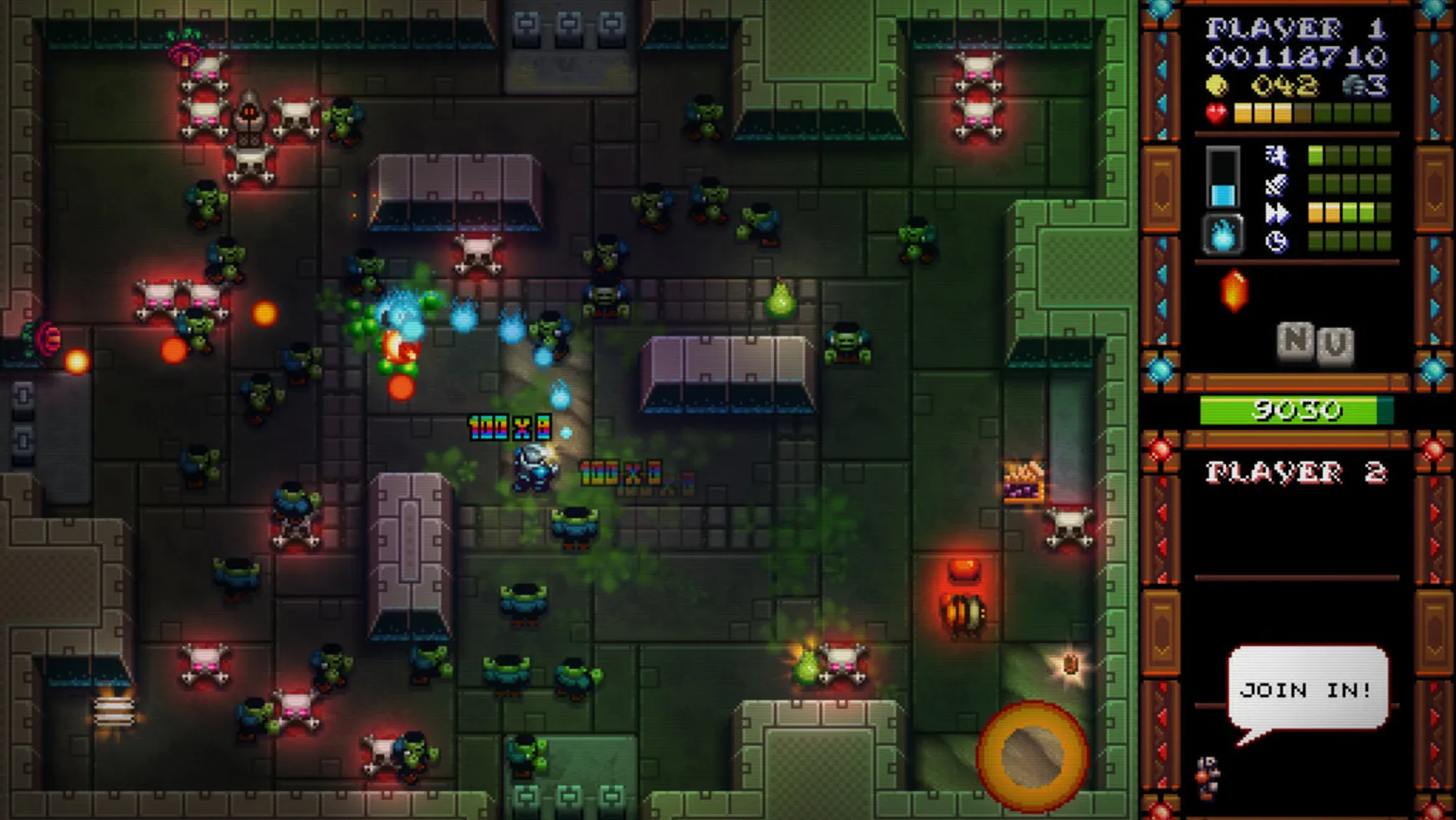Click the orange gem item
Image resolution: width=1456 pixels, height=820 pixels.
tap(1234, 291)
